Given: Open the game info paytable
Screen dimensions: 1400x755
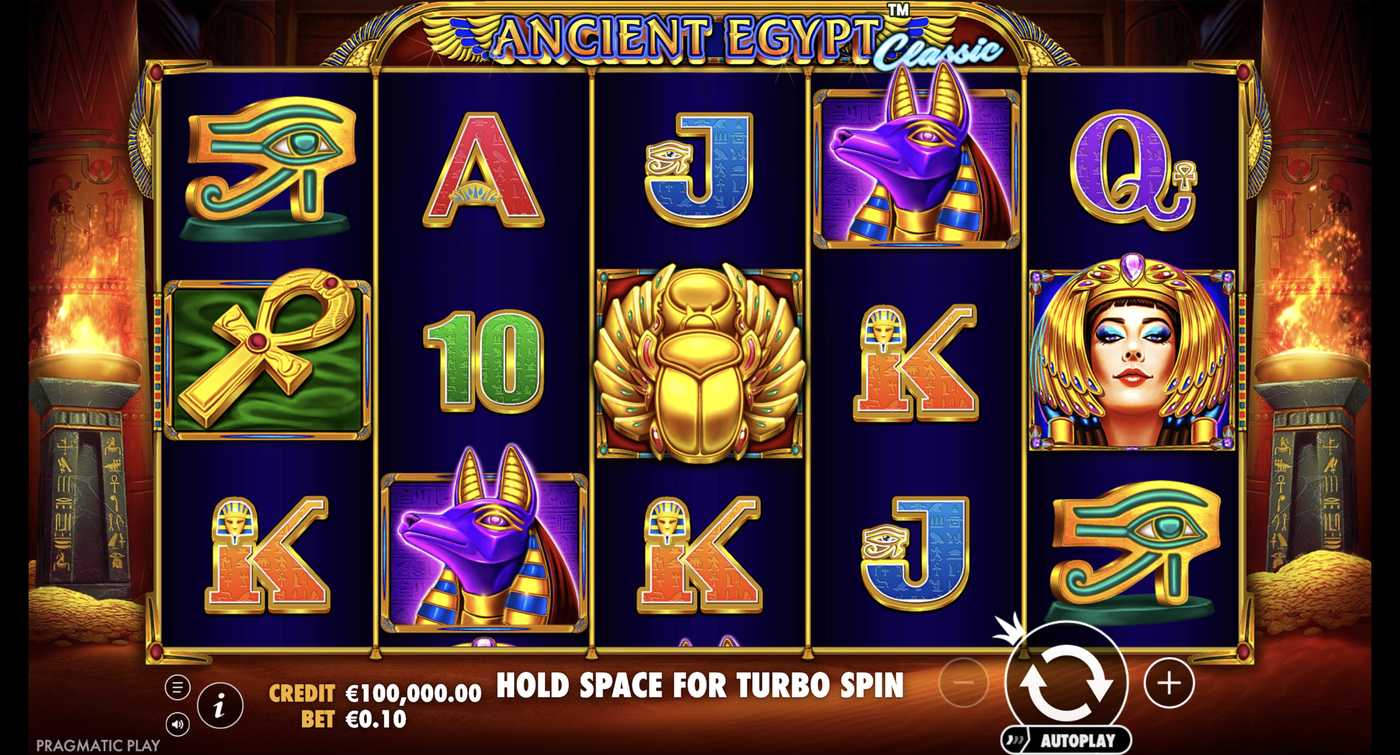Looking at the screenshot, I should tap(220, 704).
